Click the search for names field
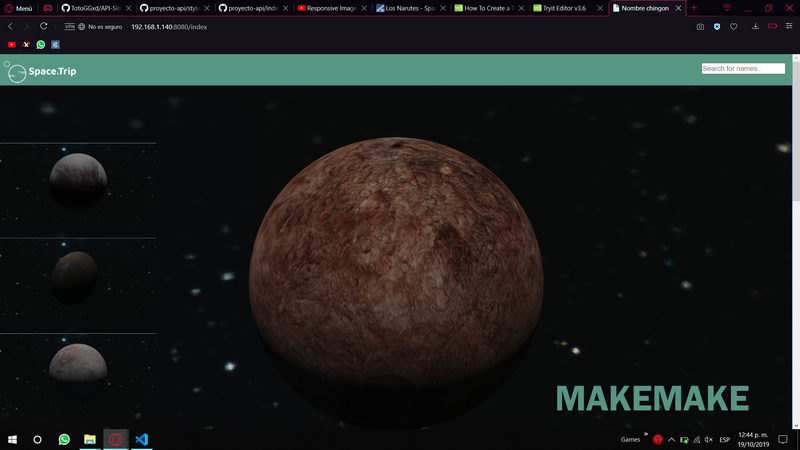The height and width of the screenshot is (450, 800). [743, 69]
